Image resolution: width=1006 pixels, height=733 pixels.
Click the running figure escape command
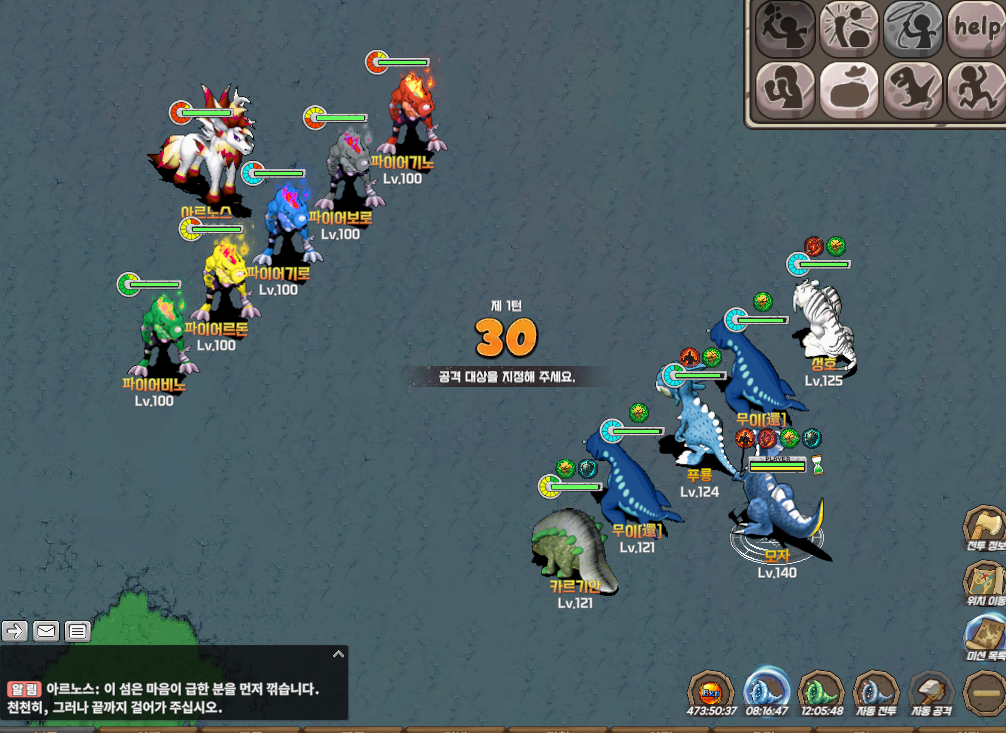[x=975, y=91]
